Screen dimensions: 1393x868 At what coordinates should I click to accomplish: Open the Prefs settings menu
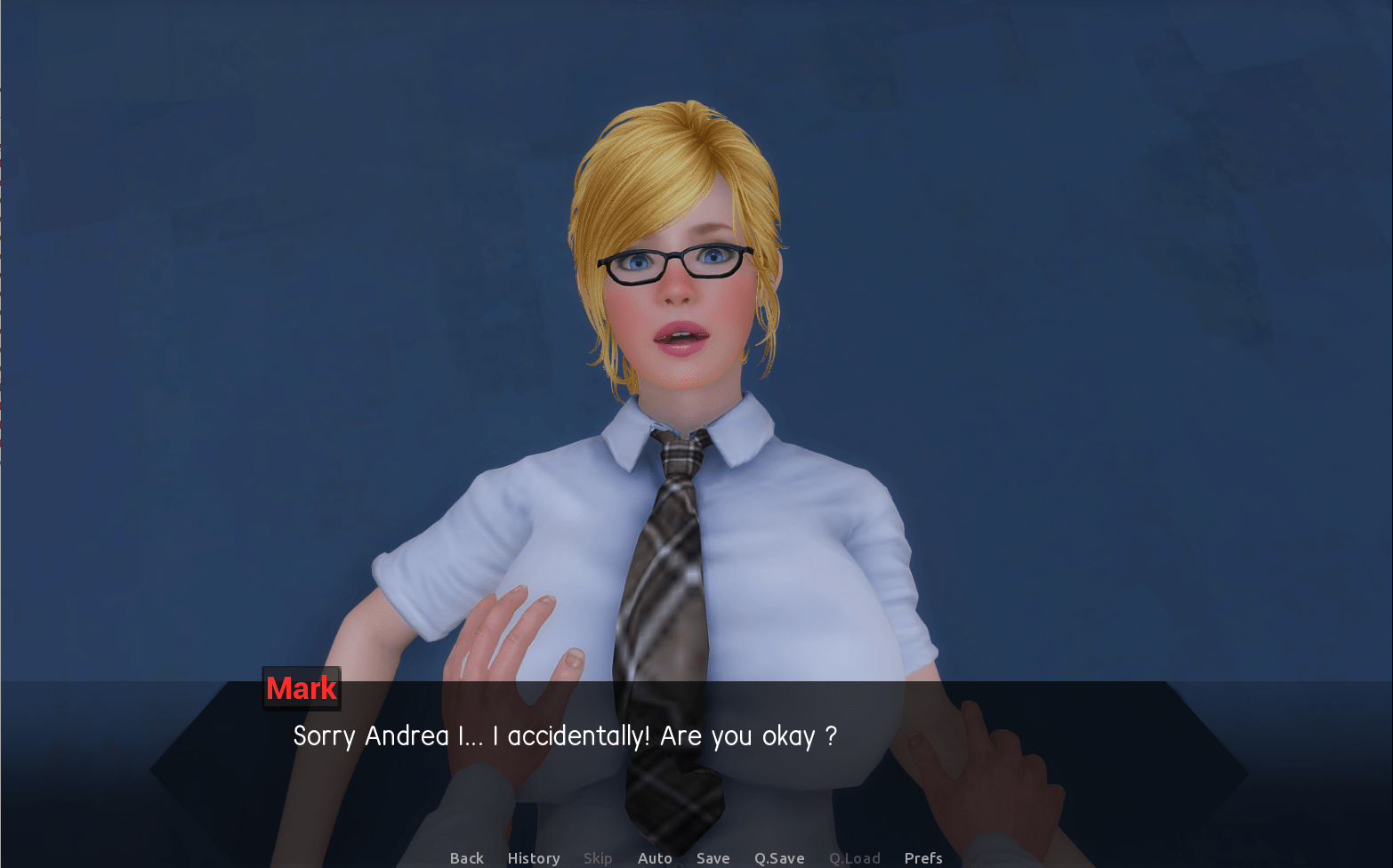(x=923, y=858)
